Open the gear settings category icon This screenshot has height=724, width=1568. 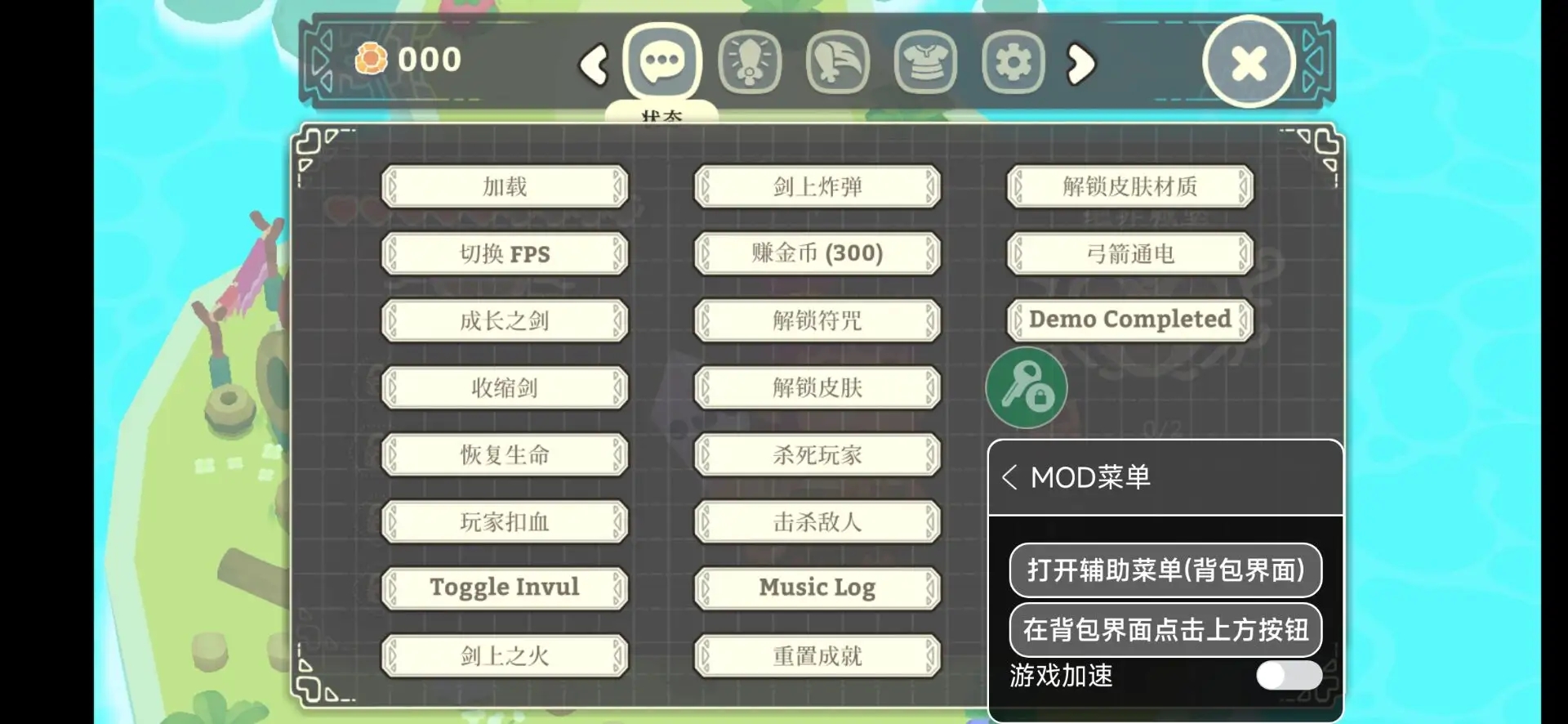click(1013, 60)
